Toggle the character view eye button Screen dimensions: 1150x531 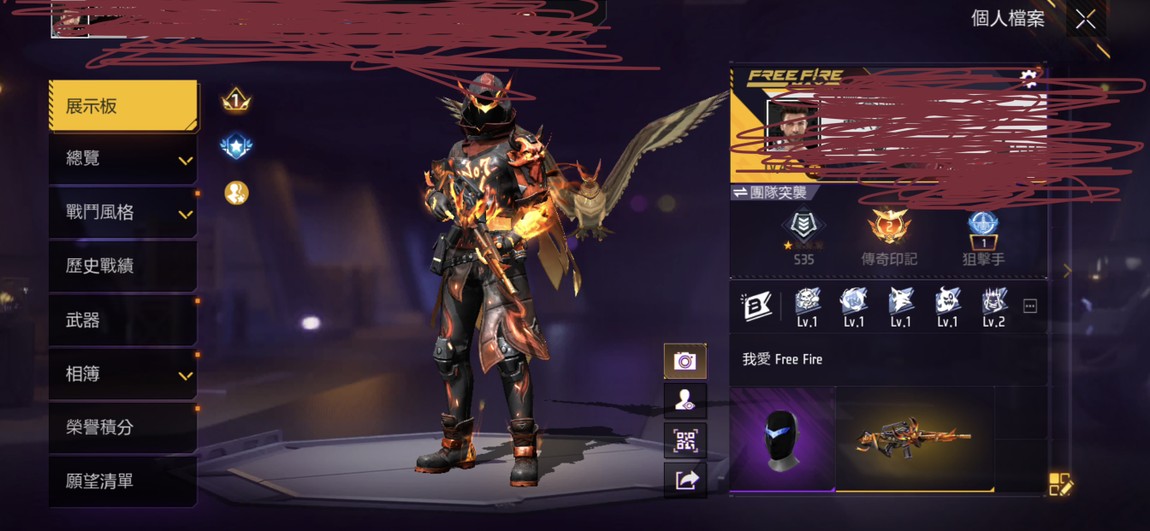(685, 401)
